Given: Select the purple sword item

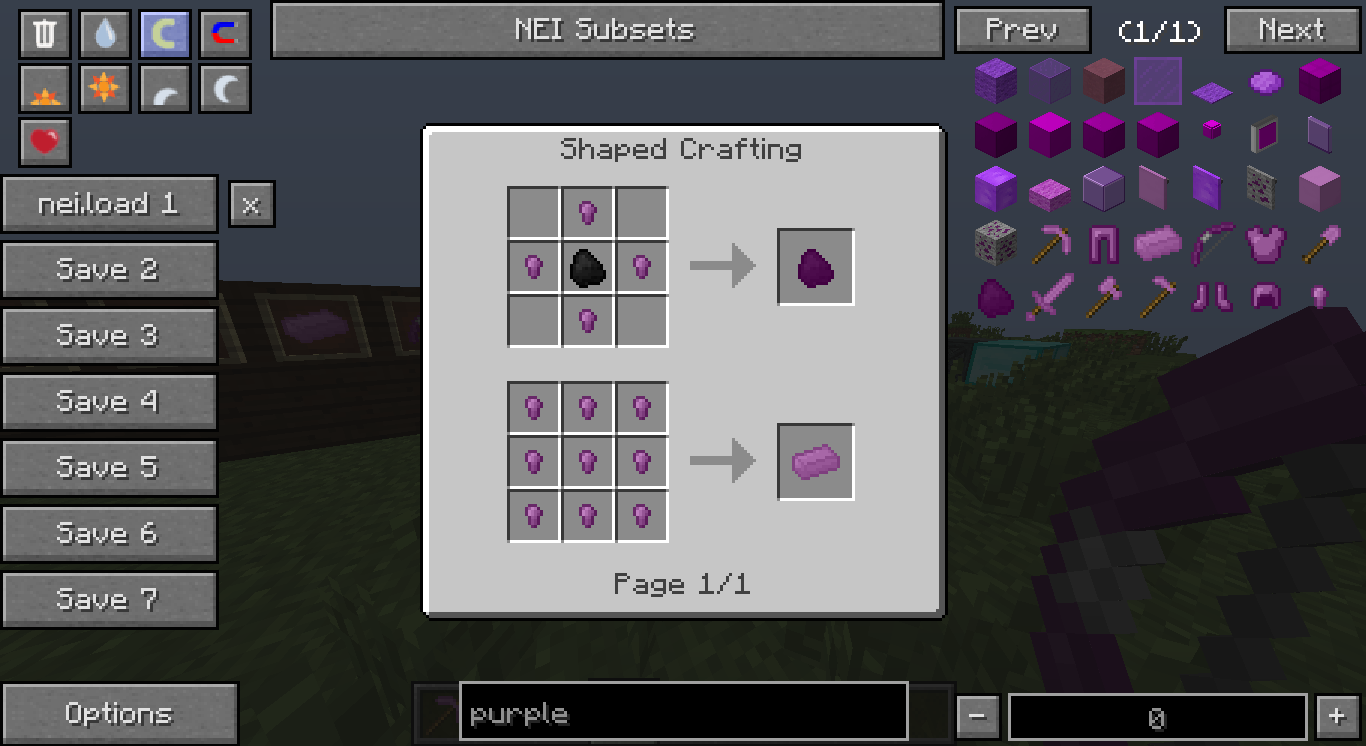Looking at the screenshot, I should point(1049,297).
